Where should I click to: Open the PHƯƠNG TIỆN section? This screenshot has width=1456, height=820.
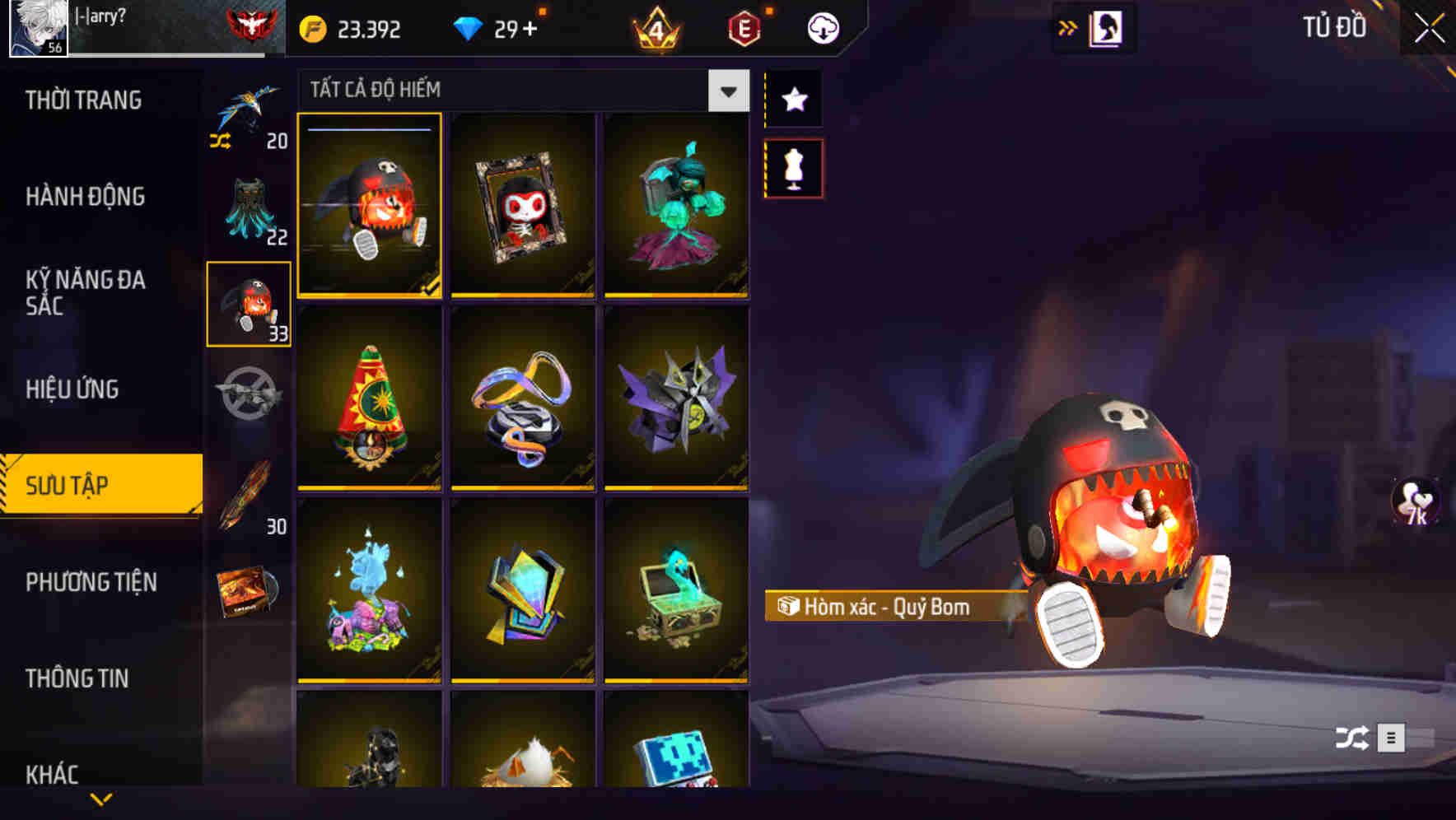(91, 581)
